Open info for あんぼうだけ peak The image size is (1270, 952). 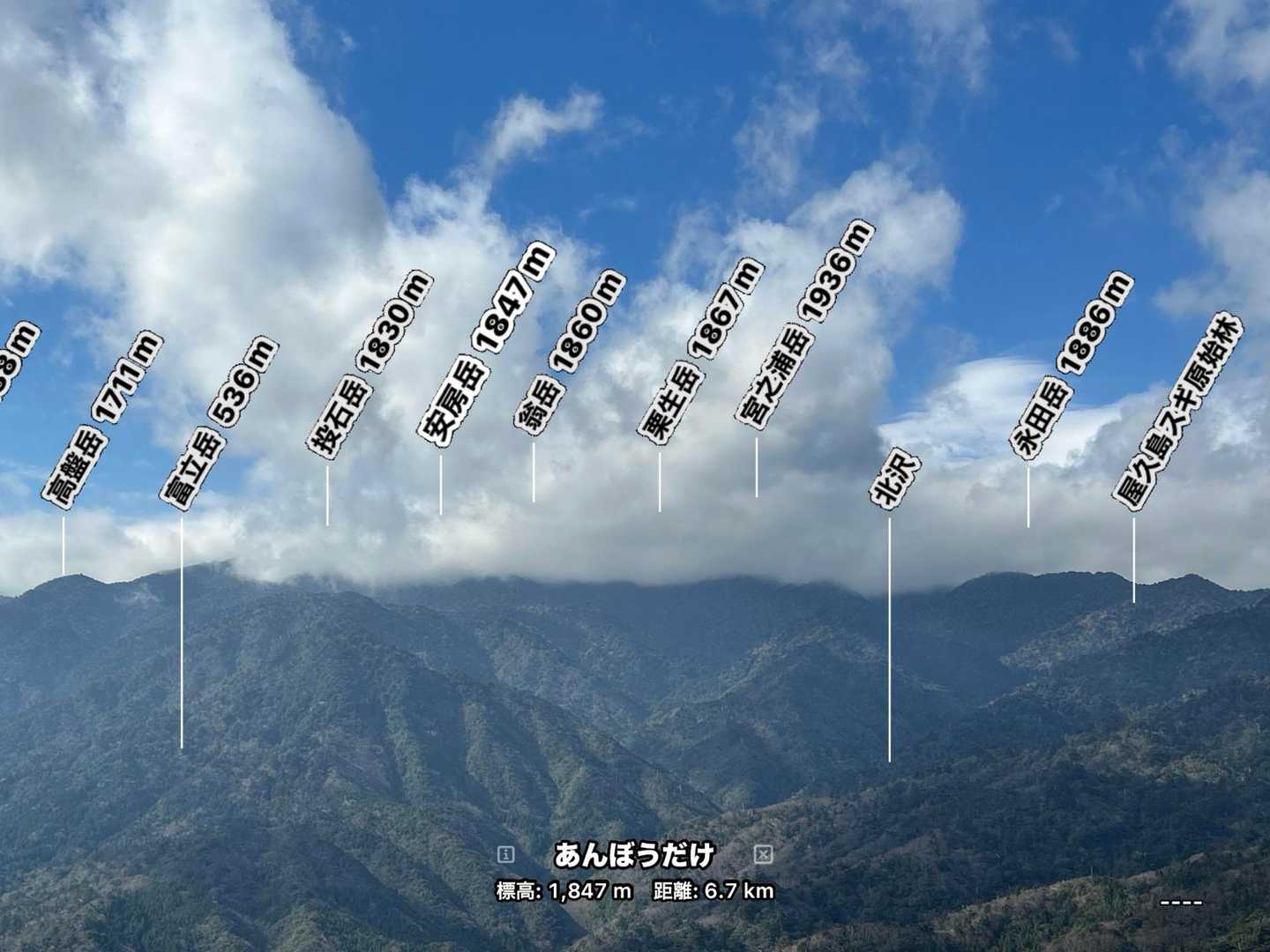505,854
